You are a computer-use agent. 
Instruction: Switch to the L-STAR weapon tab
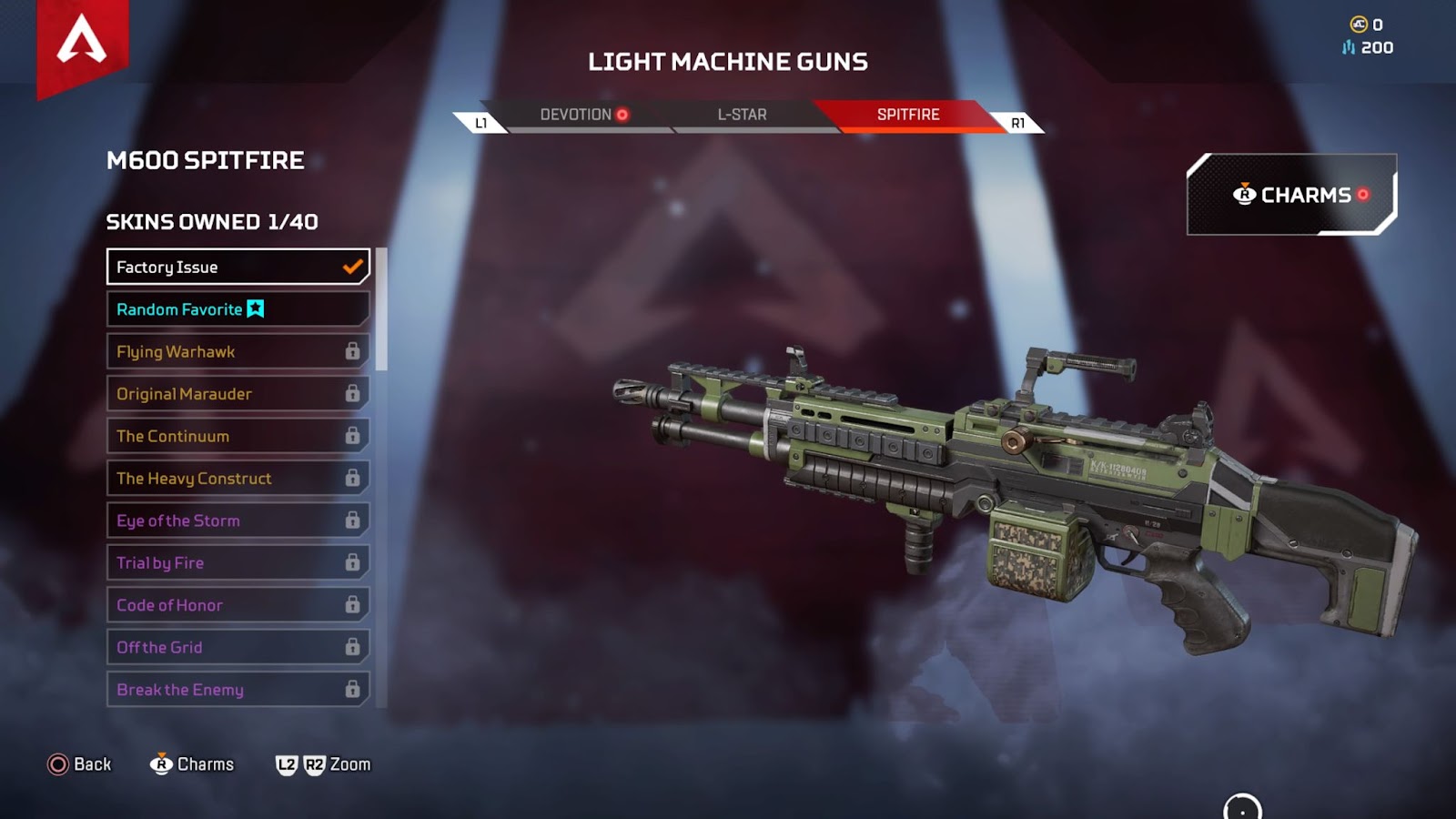coord(742,115)
